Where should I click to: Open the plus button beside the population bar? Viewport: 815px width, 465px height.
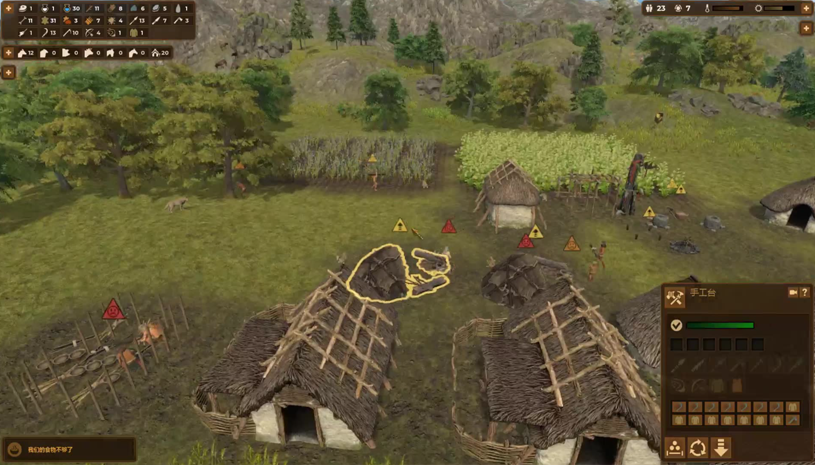[x=805, y=8]
